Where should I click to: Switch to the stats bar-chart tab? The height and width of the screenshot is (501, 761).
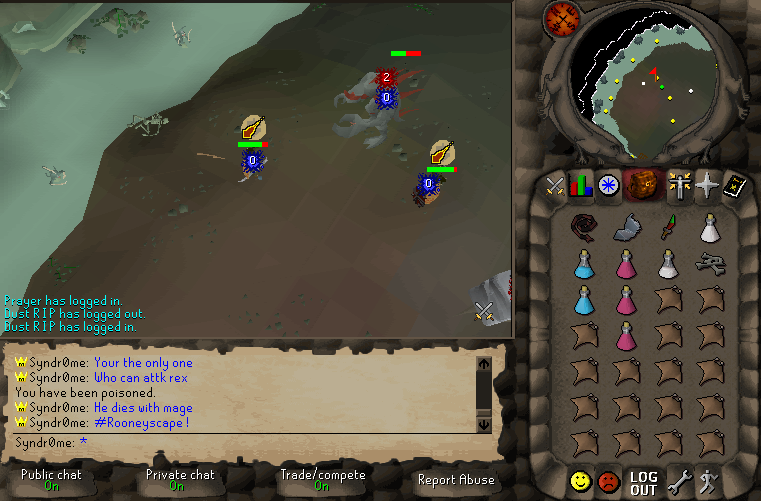(581, 185)
